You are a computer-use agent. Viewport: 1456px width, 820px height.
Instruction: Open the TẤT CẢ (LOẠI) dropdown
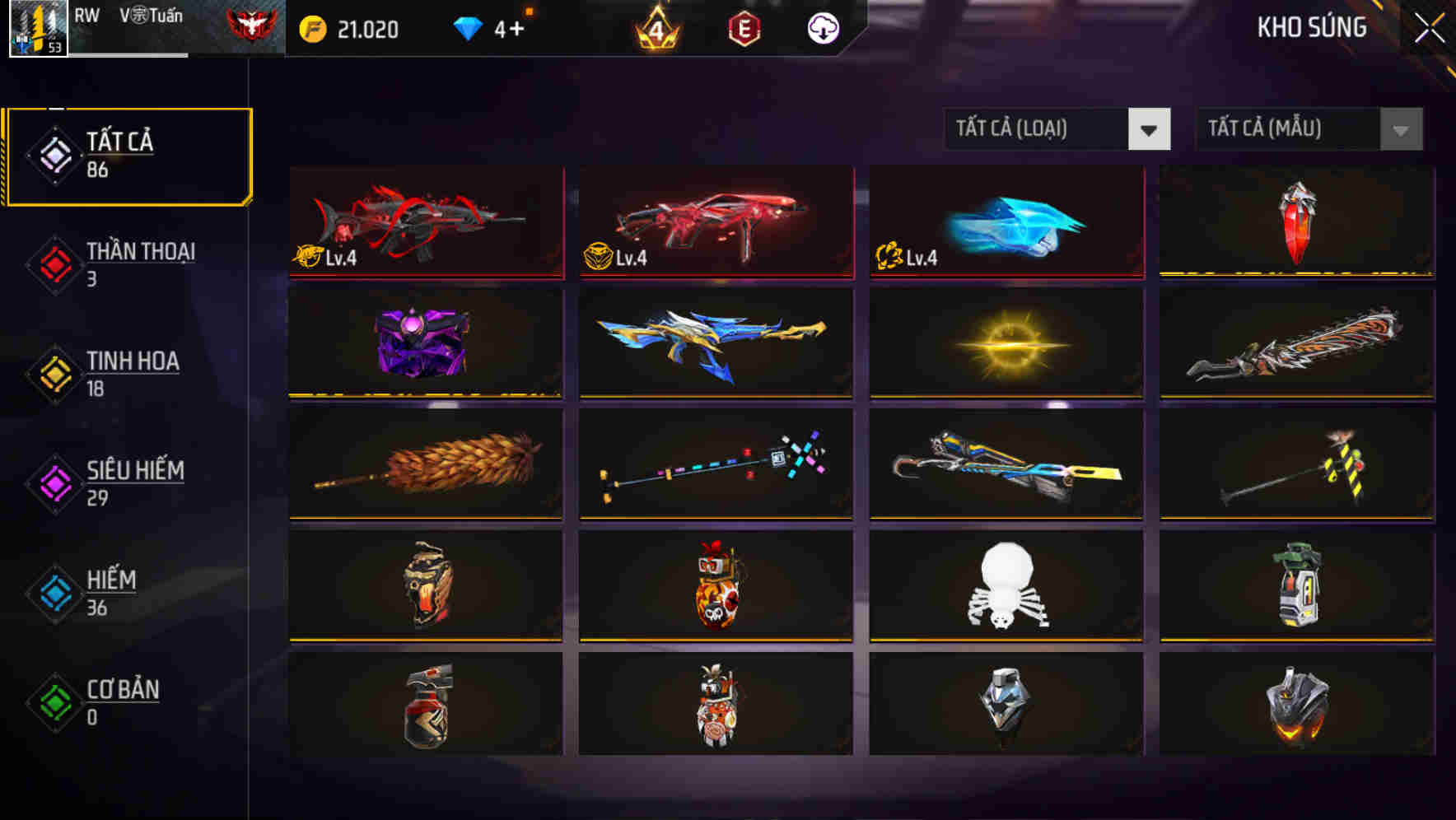tap(1039, 129)
